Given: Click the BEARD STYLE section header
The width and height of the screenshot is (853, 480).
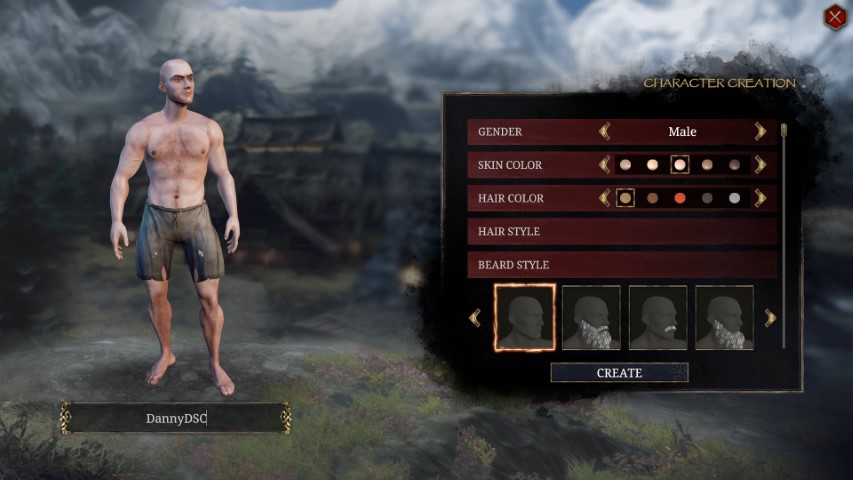Looking at the screenshot, I should (621, 265).
